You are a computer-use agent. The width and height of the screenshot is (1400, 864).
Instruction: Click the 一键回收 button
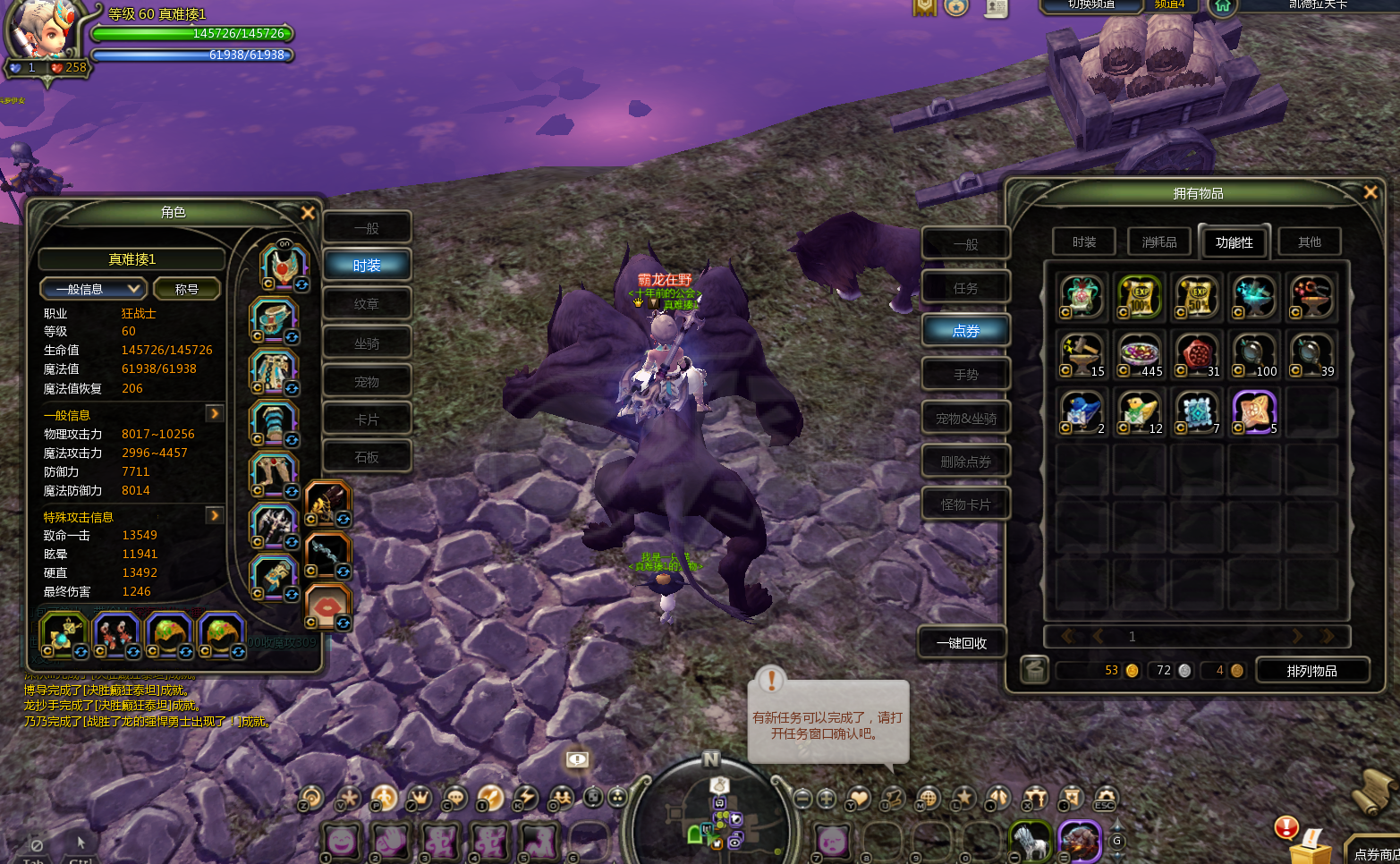click(x=962, y=643)
